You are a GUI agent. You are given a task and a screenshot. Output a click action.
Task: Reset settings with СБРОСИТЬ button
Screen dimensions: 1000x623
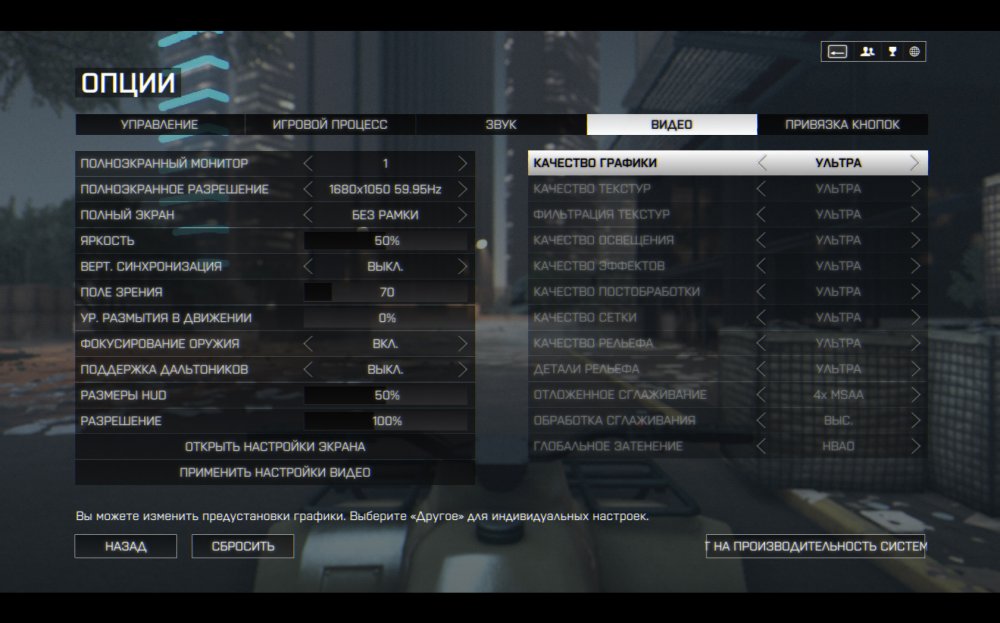click(242, 547)
